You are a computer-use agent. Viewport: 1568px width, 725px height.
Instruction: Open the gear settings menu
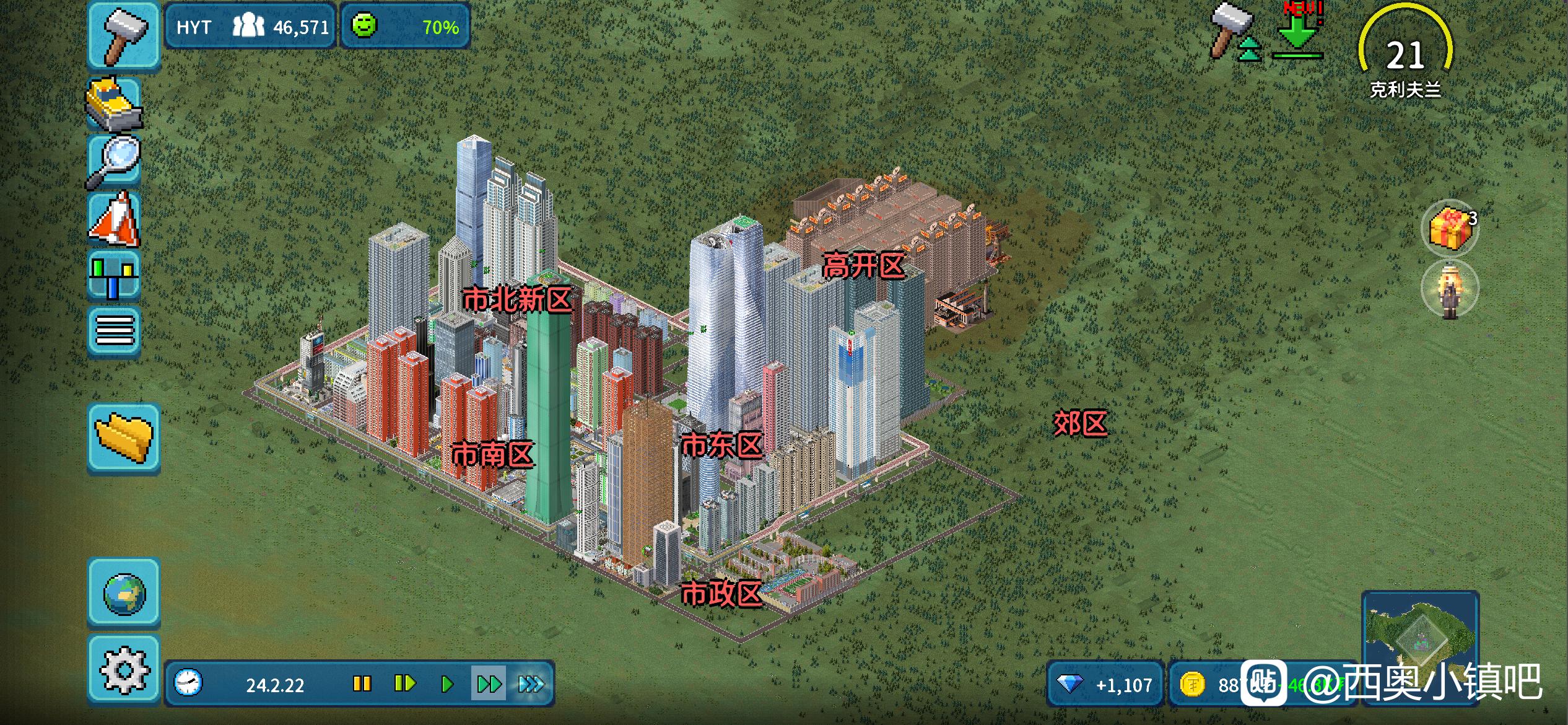[124, 669]
